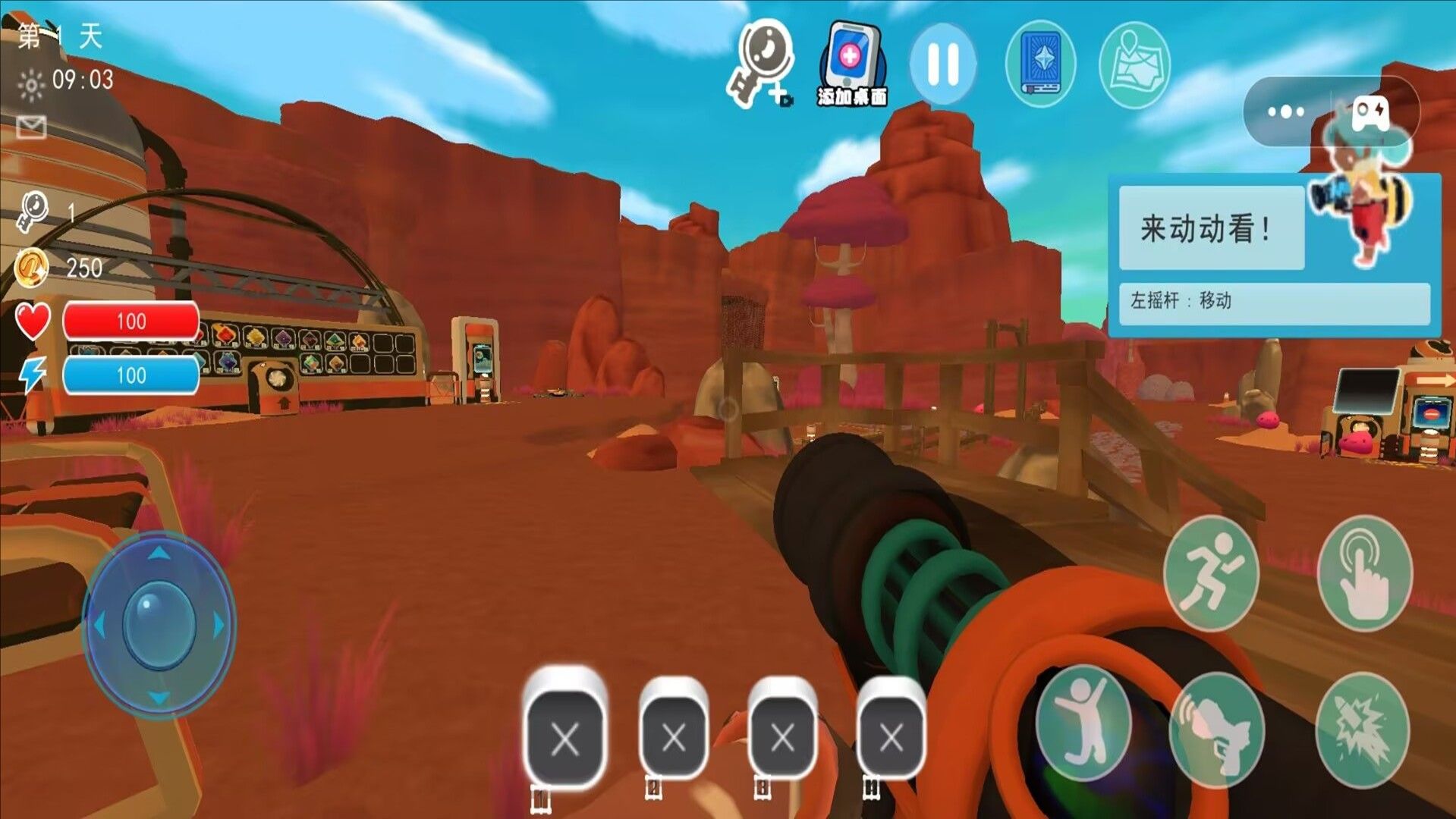Viewport: 1456px width, 819px height.
Task: Open the world map
Action: coord(1134,65)
